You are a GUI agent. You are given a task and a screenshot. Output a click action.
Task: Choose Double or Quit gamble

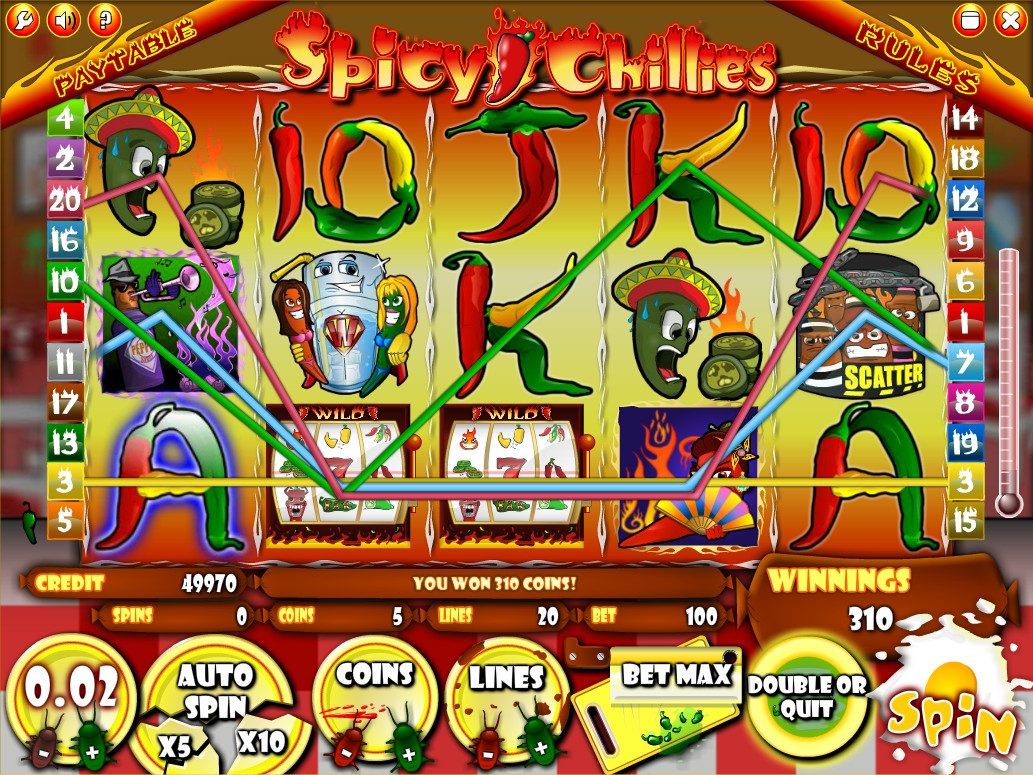tap(807, 697)
